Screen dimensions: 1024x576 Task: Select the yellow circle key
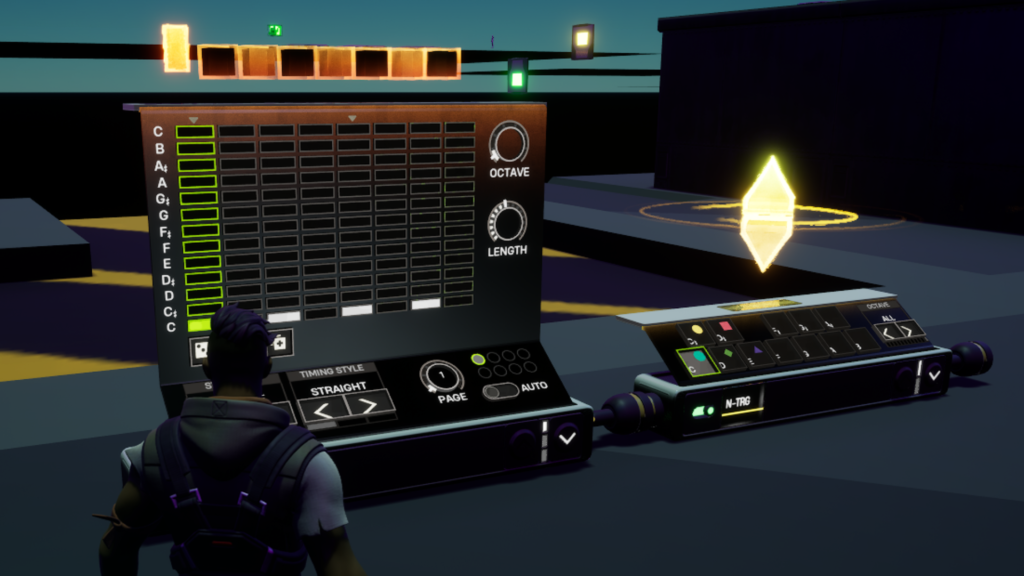tap(697, 328)
